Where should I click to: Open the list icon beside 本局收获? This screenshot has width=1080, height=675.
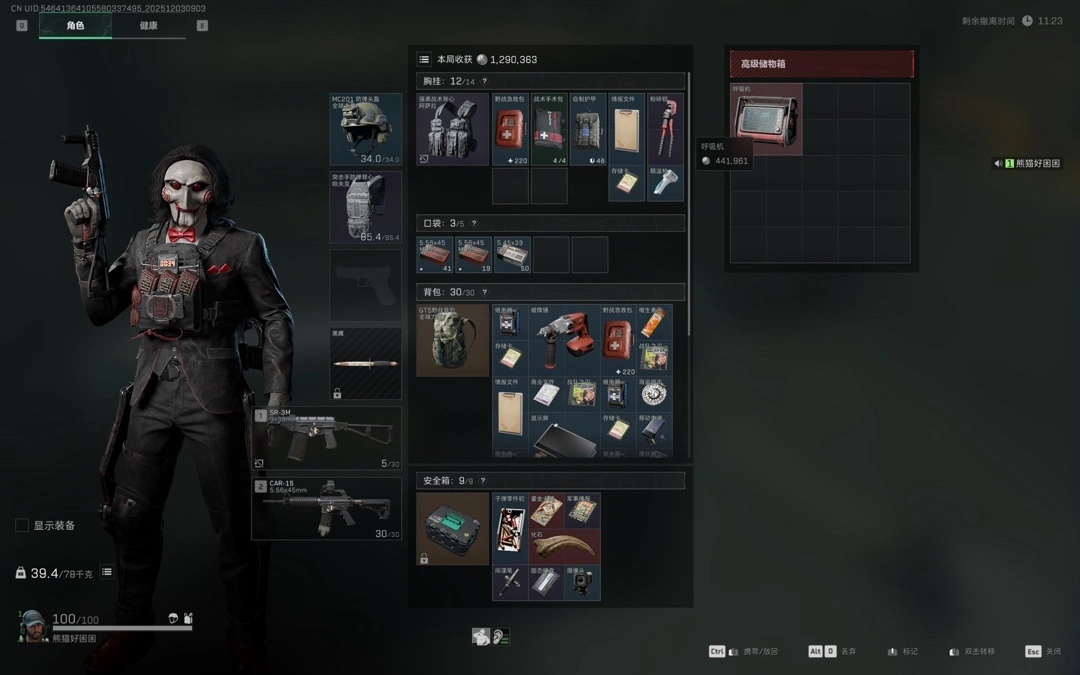coord(424,59)
